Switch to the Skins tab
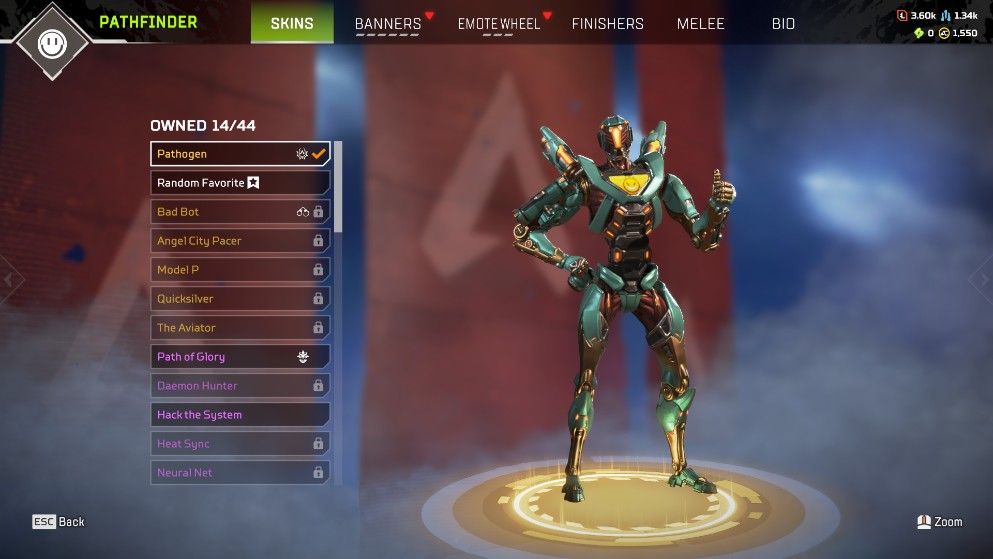Viewport: 993px width, 559px height. click(x=292, y=23)
